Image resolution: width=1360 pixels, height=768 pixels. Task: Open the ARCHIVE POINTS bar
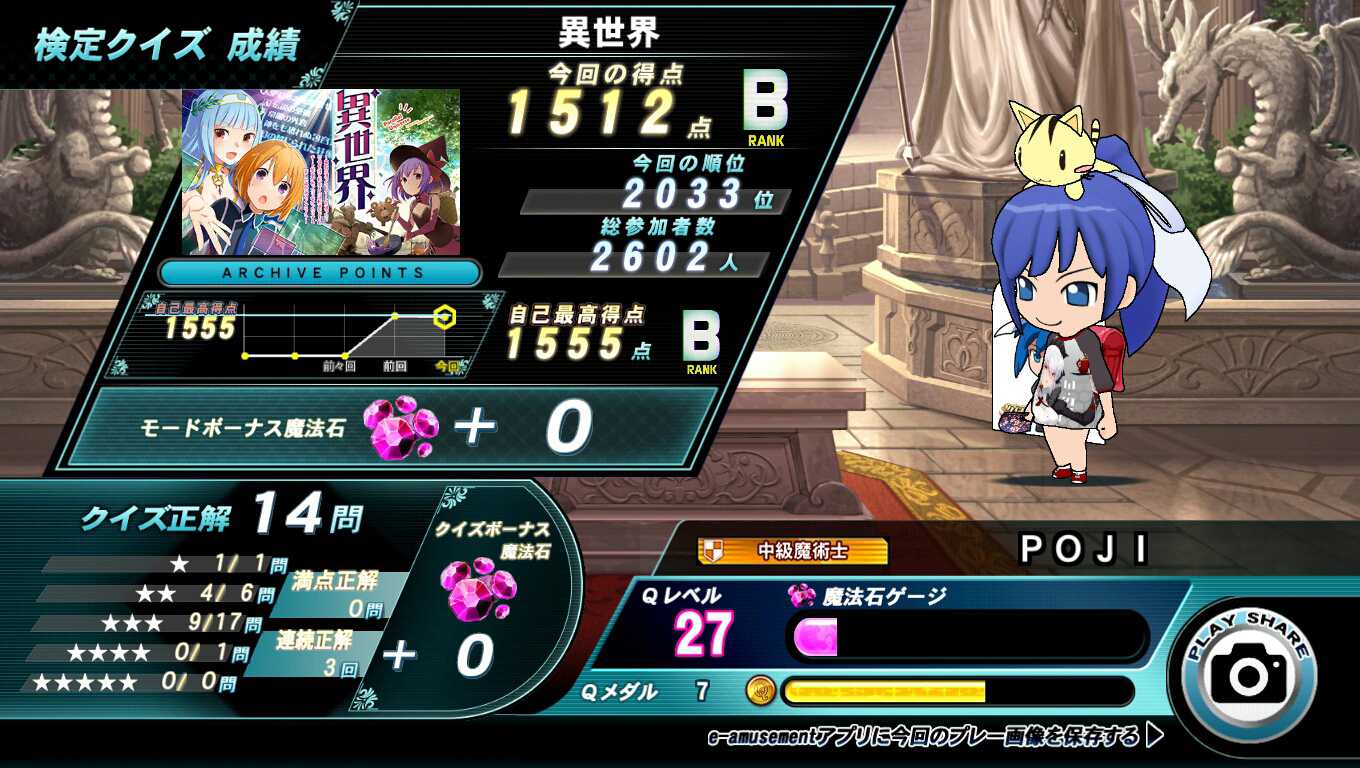tap(320, 273)
